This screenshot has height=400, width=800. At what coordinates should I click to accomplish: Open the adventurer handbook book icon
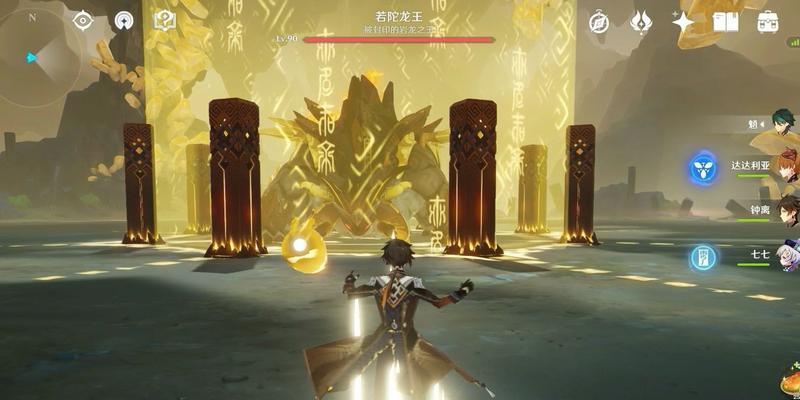coord(725,22)
